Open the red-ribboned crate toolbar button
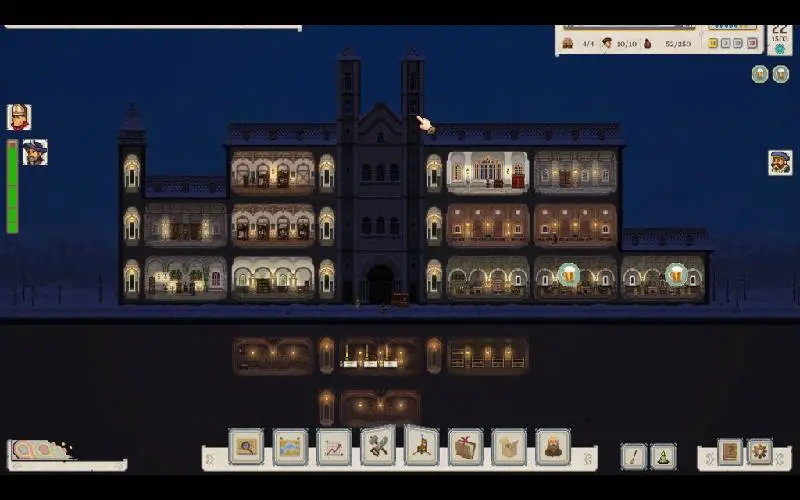This screenshot has height=500, width=800. 465,446
